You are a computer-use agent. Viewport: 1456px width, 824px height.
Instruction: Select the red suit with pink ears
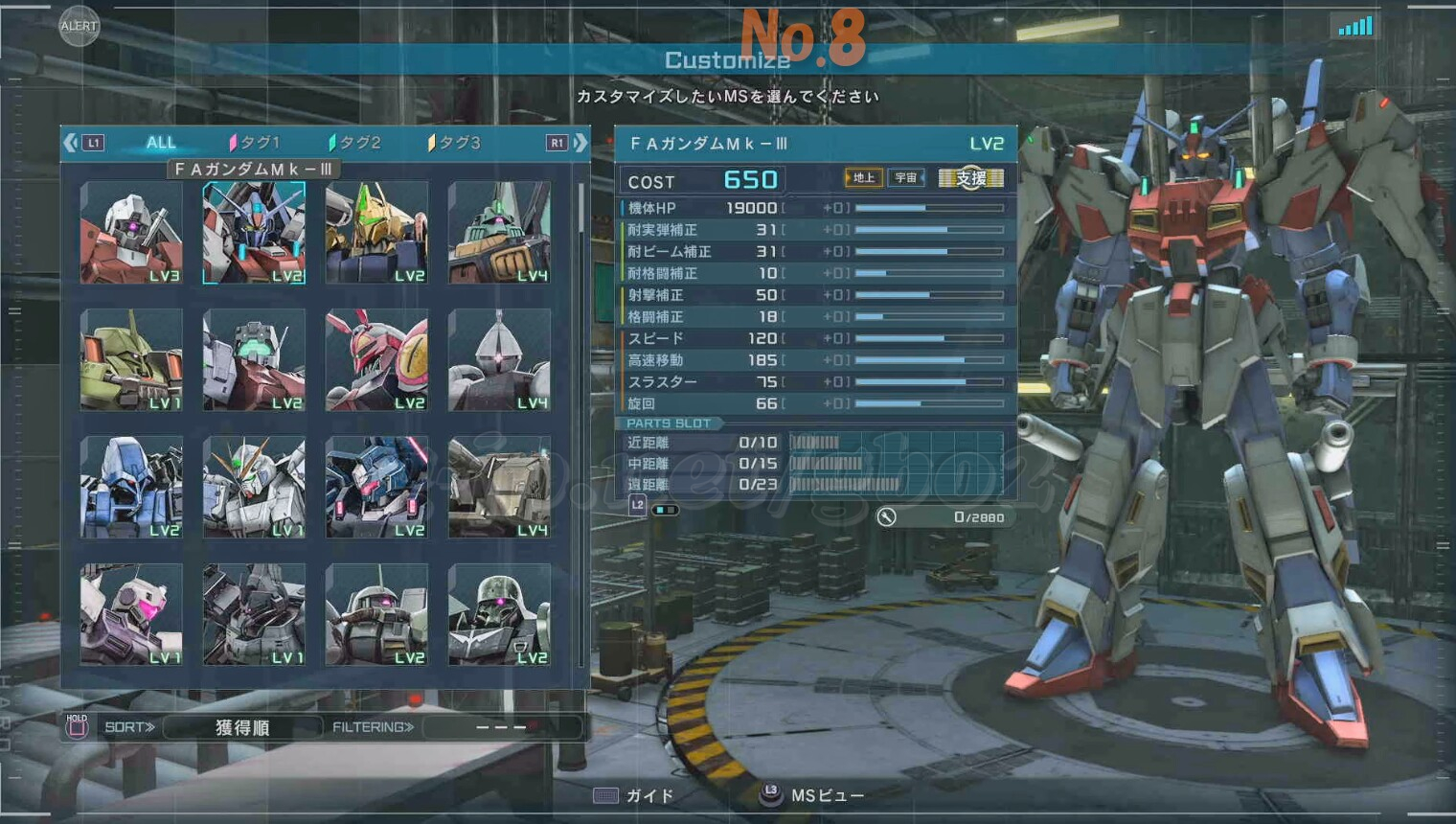[x=376, y=360]
